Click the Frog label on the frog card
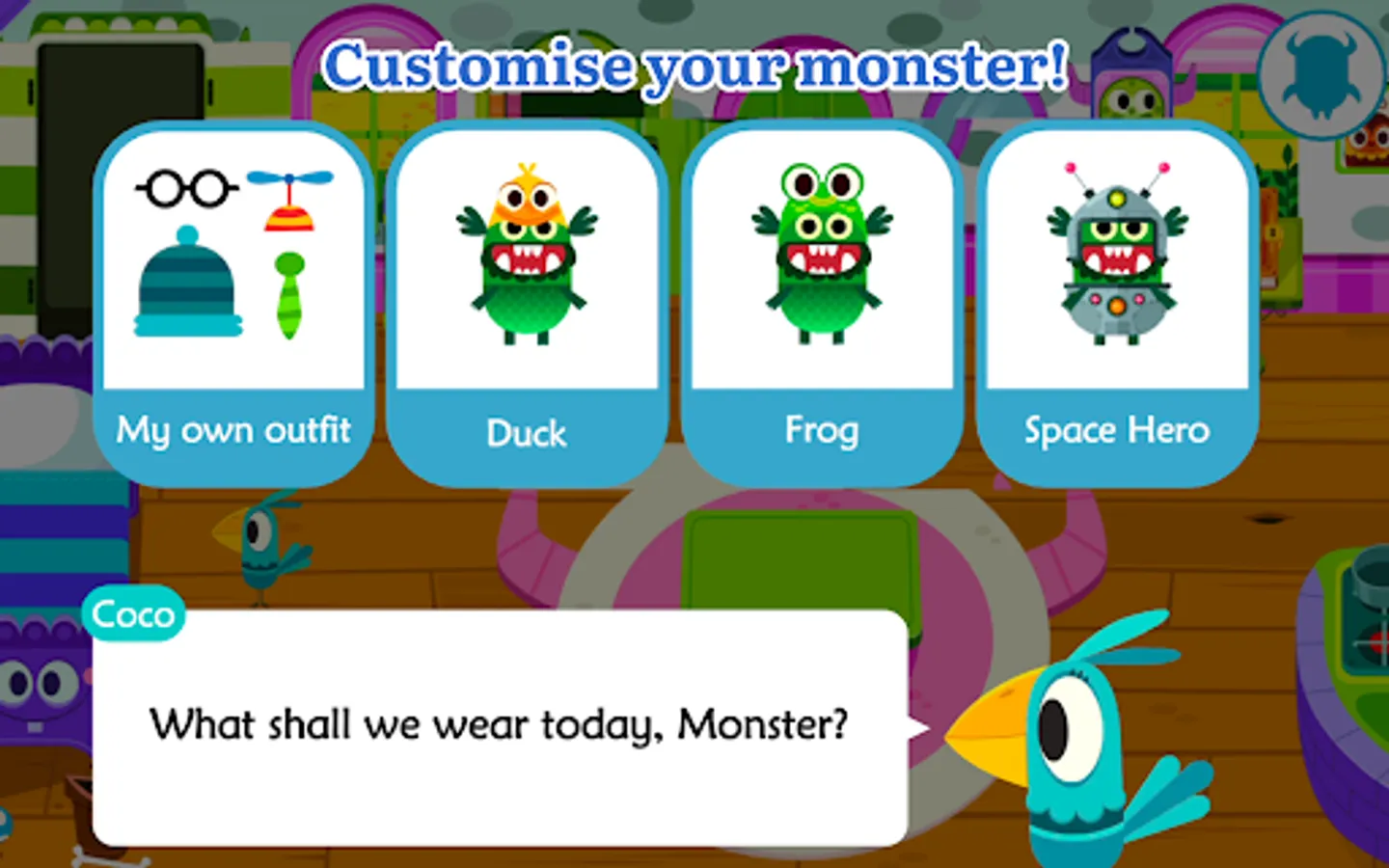Screen dimensions: 1389x868 821,431
